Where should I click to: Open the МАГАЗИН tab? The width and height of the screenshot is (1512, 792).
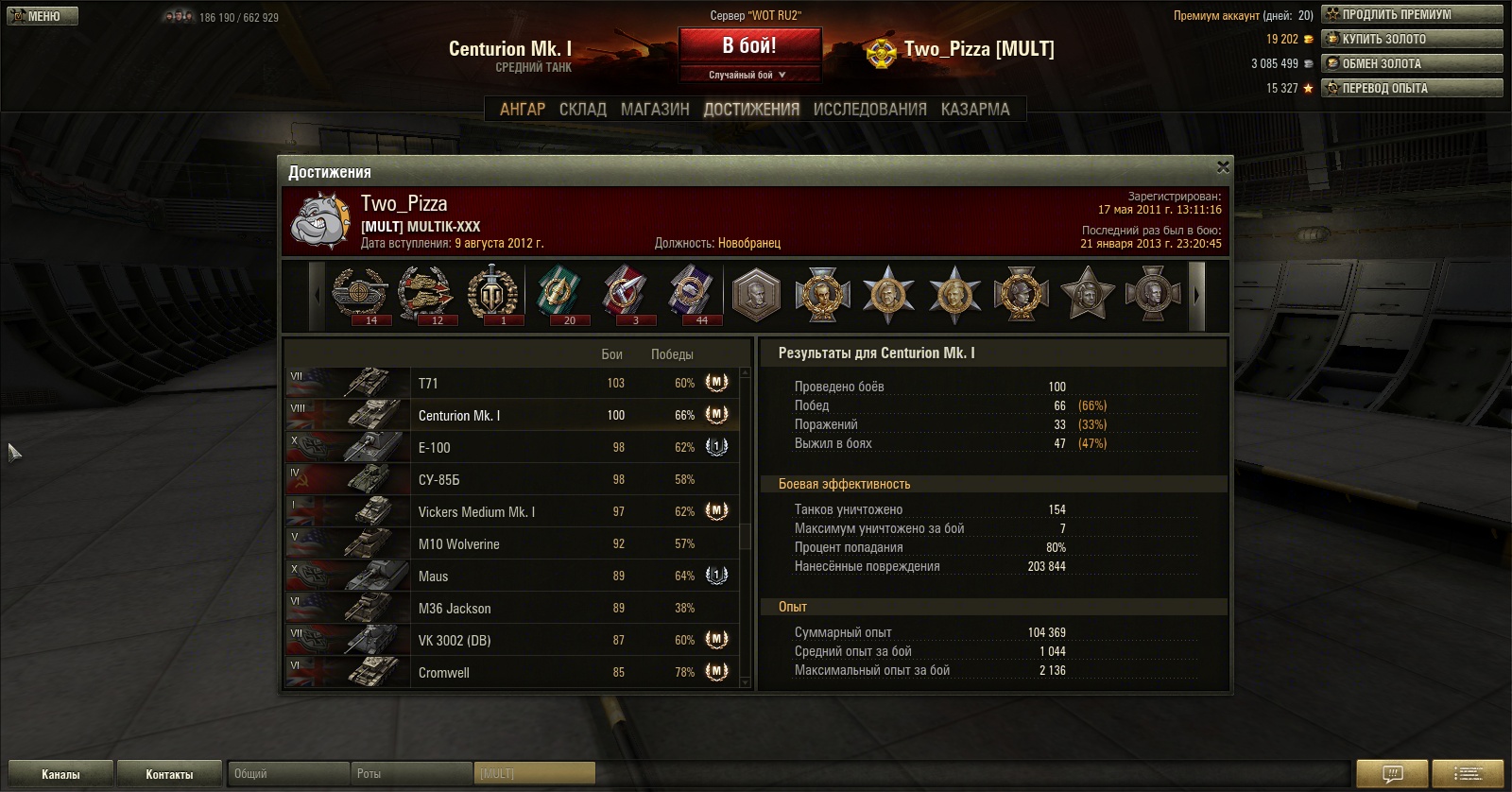pyautogui.click(x=655, y=110)
